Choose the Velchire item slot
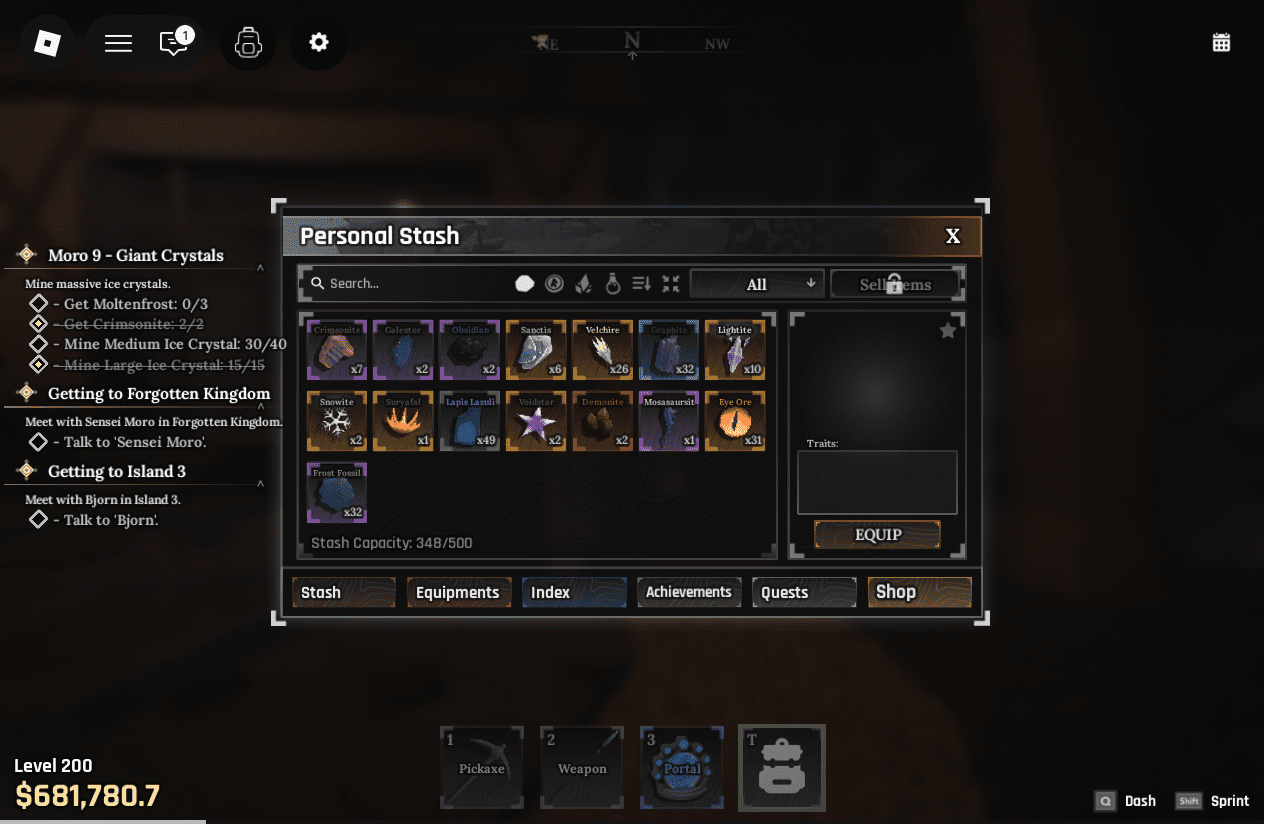This screenshot has width=1264, height=824. pyautogui.click(x=603, y=350)
